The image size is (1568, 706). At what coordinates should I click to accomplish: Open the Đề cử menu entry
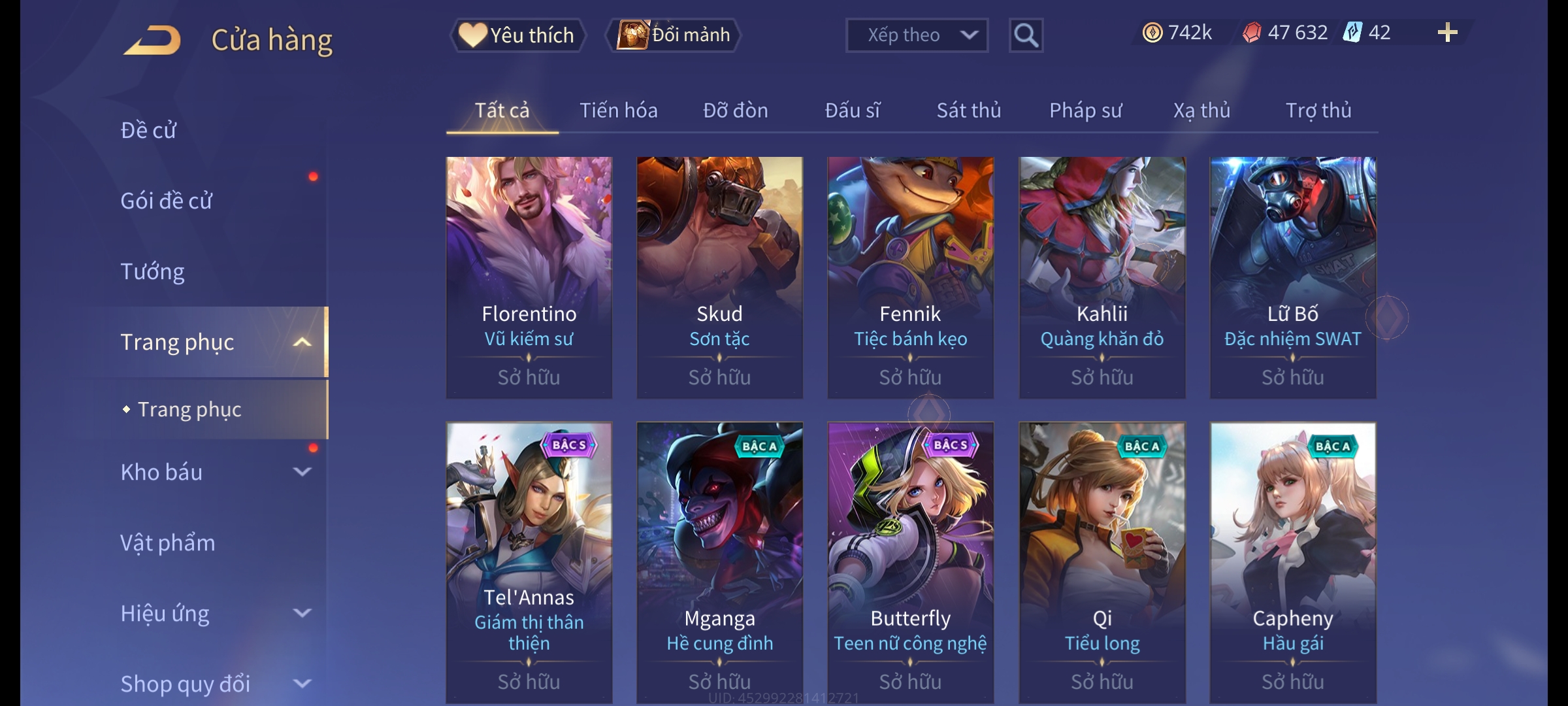point(149,130)
